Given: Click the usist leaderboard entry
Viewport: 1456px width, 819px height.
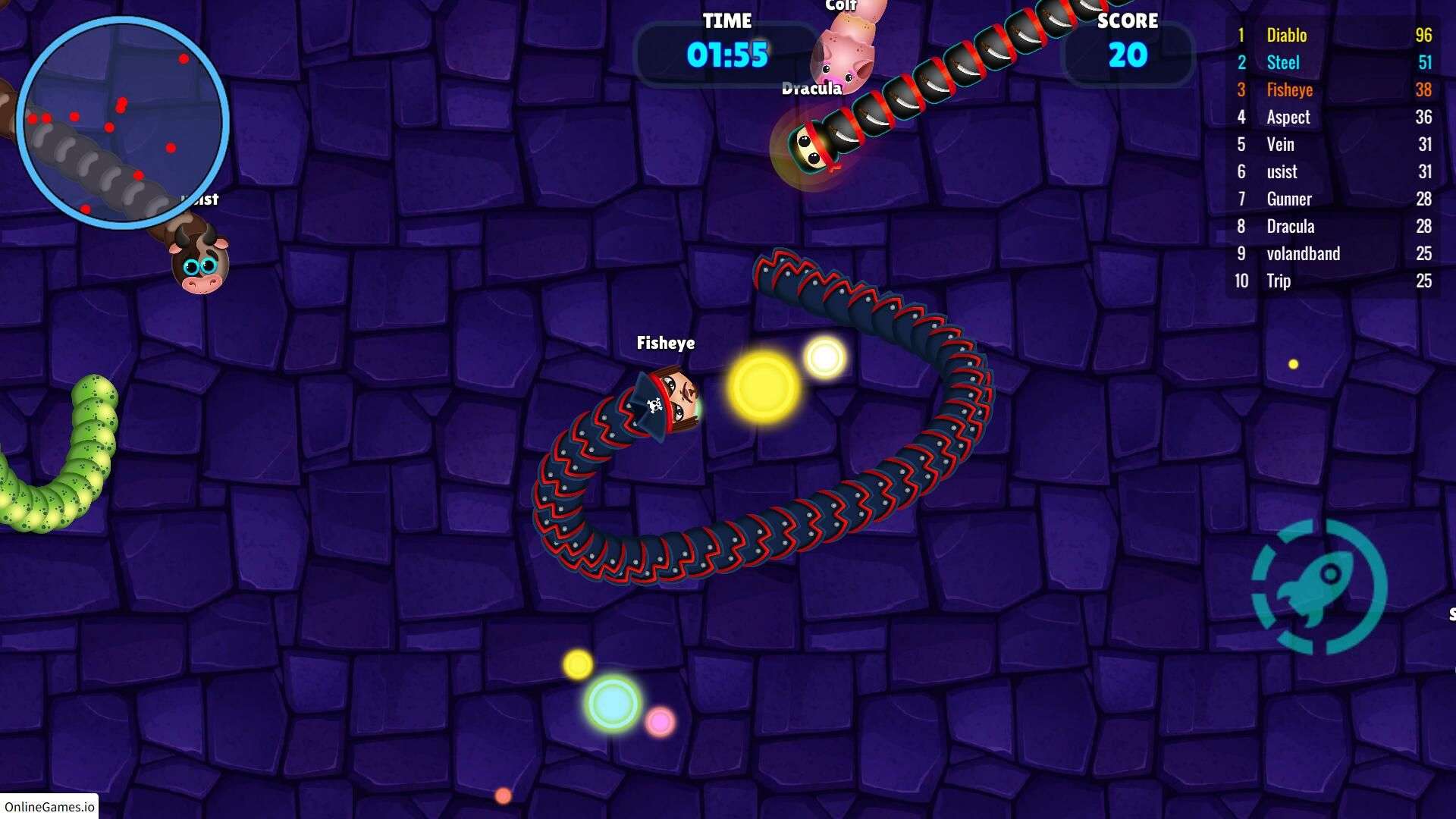Looking at the screenshot, I should pyautogui.click(x=1333, y=171).
